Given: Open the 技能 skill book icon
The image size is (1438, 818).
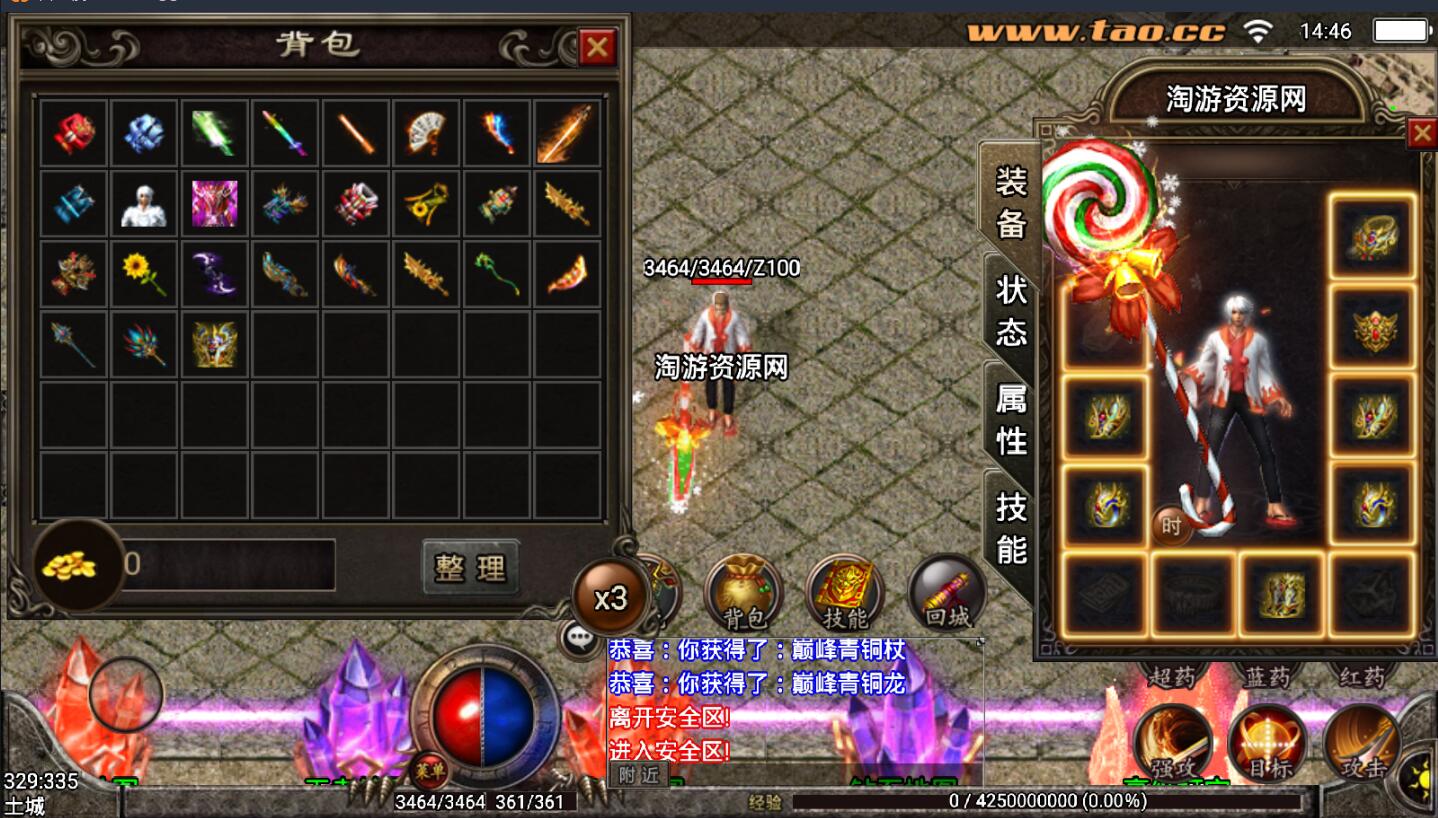Looking at the screenshot, I should 844,592.
